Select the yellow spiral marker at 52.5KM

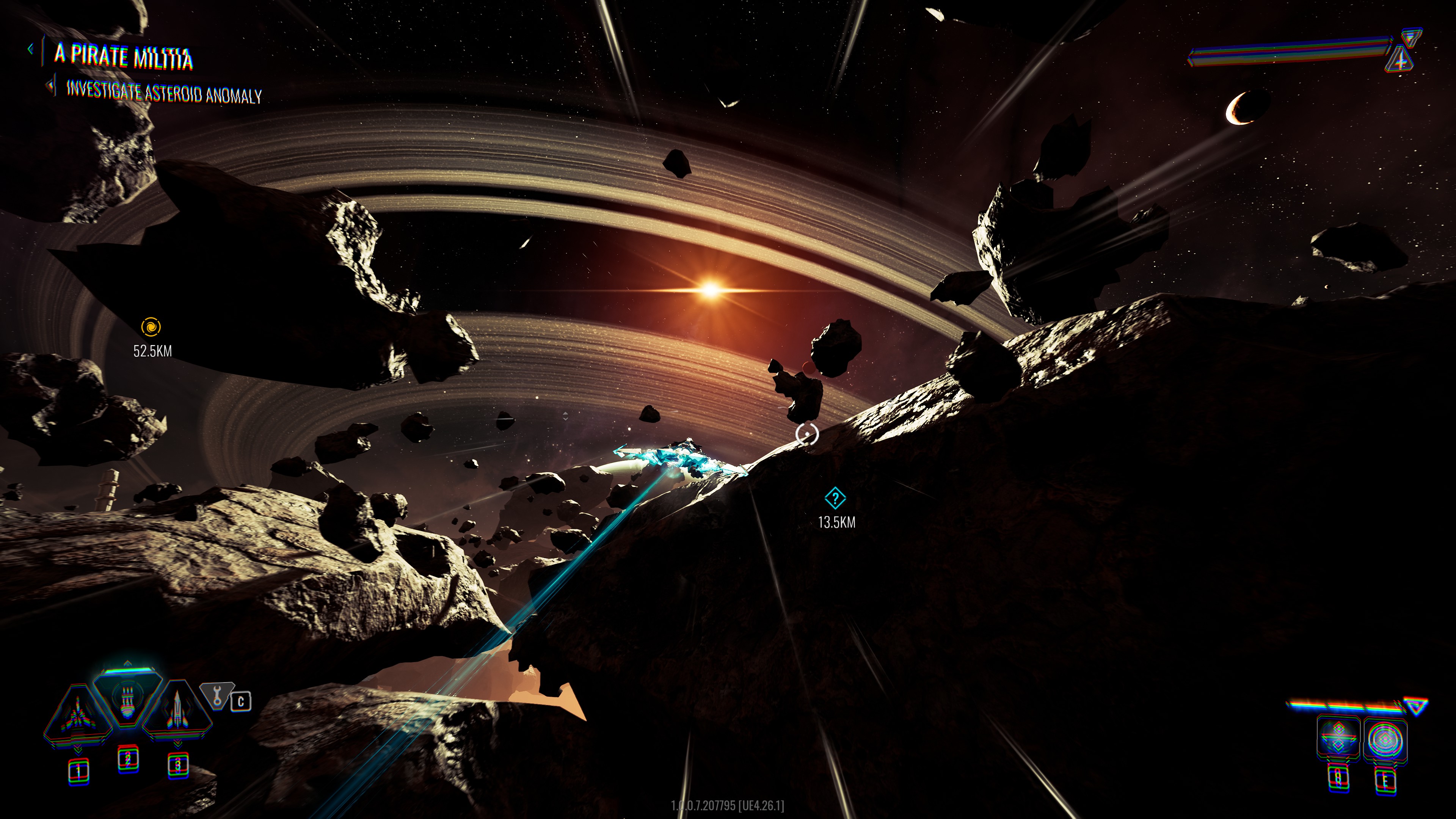pyautogui.click(x=151, y=327)
